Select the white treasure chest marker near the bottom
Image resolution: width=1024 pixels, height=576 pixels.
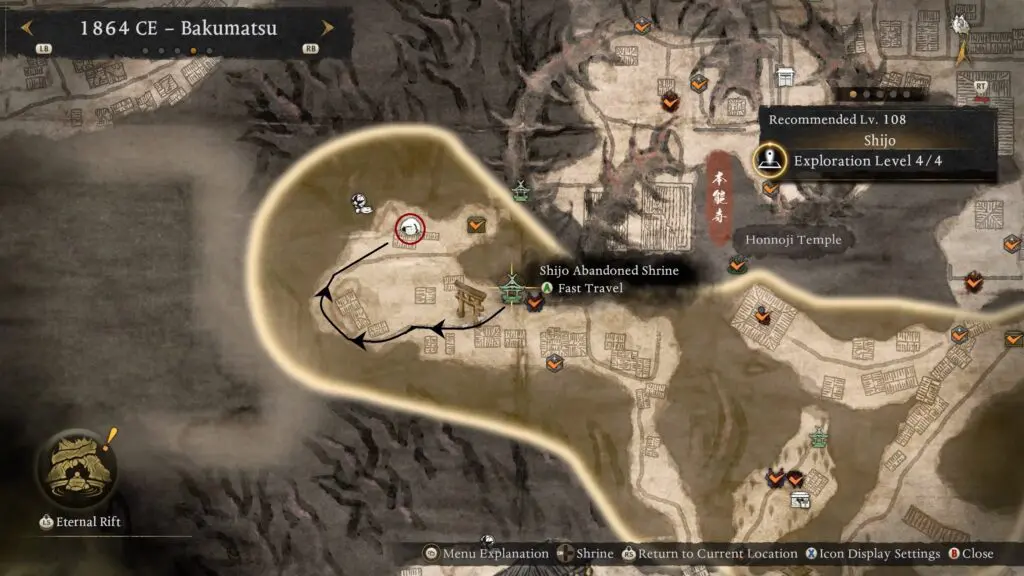798,499
